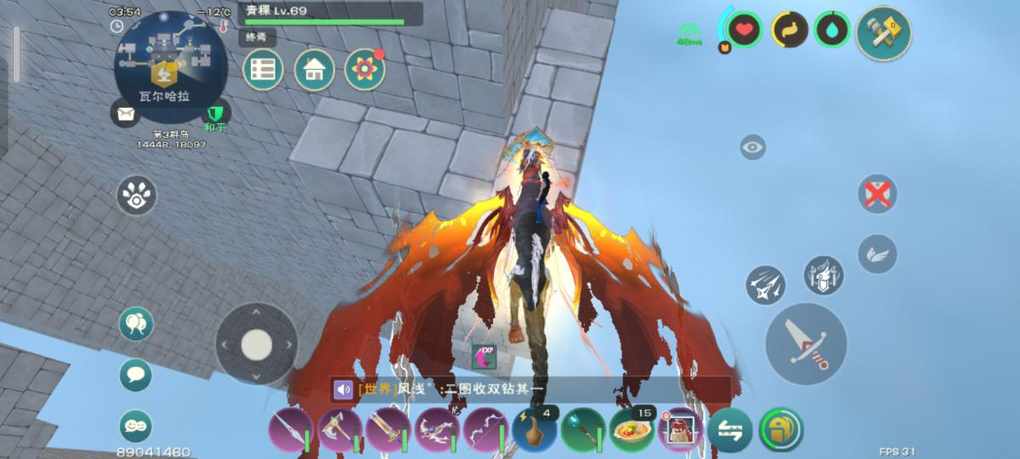Tap the crossed-out red X skill button

(877, 194)
